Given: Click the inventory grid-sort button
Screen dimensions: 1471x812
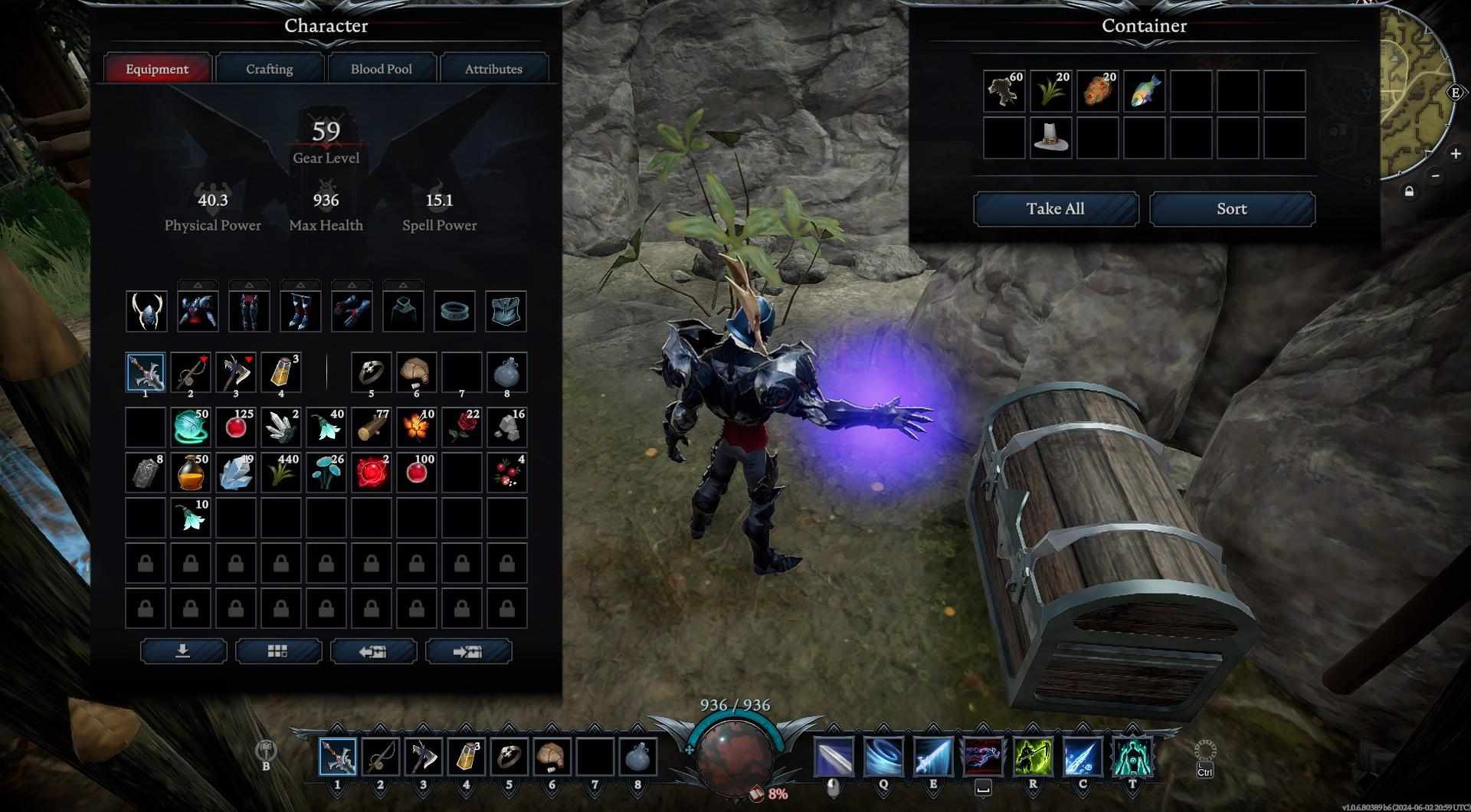Looking at the screenshot, I should tap(278, 651).
